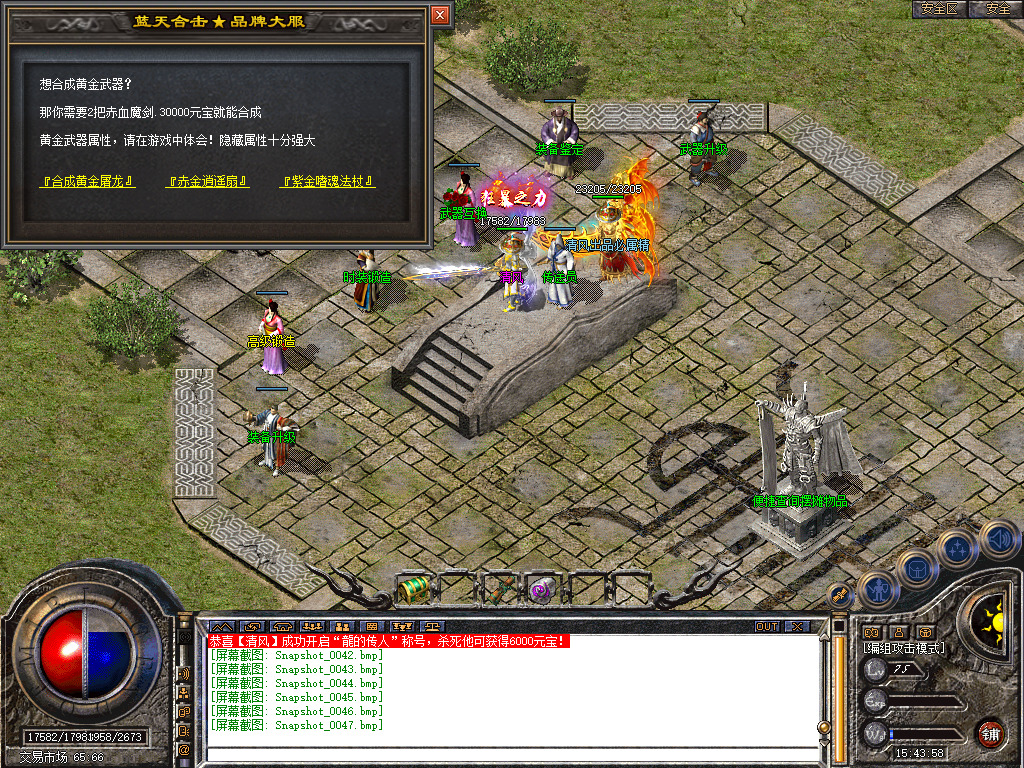The width and height of the screenshot is (1024, 768).
Task: Click the OUT button above chat
Action: 767,627
